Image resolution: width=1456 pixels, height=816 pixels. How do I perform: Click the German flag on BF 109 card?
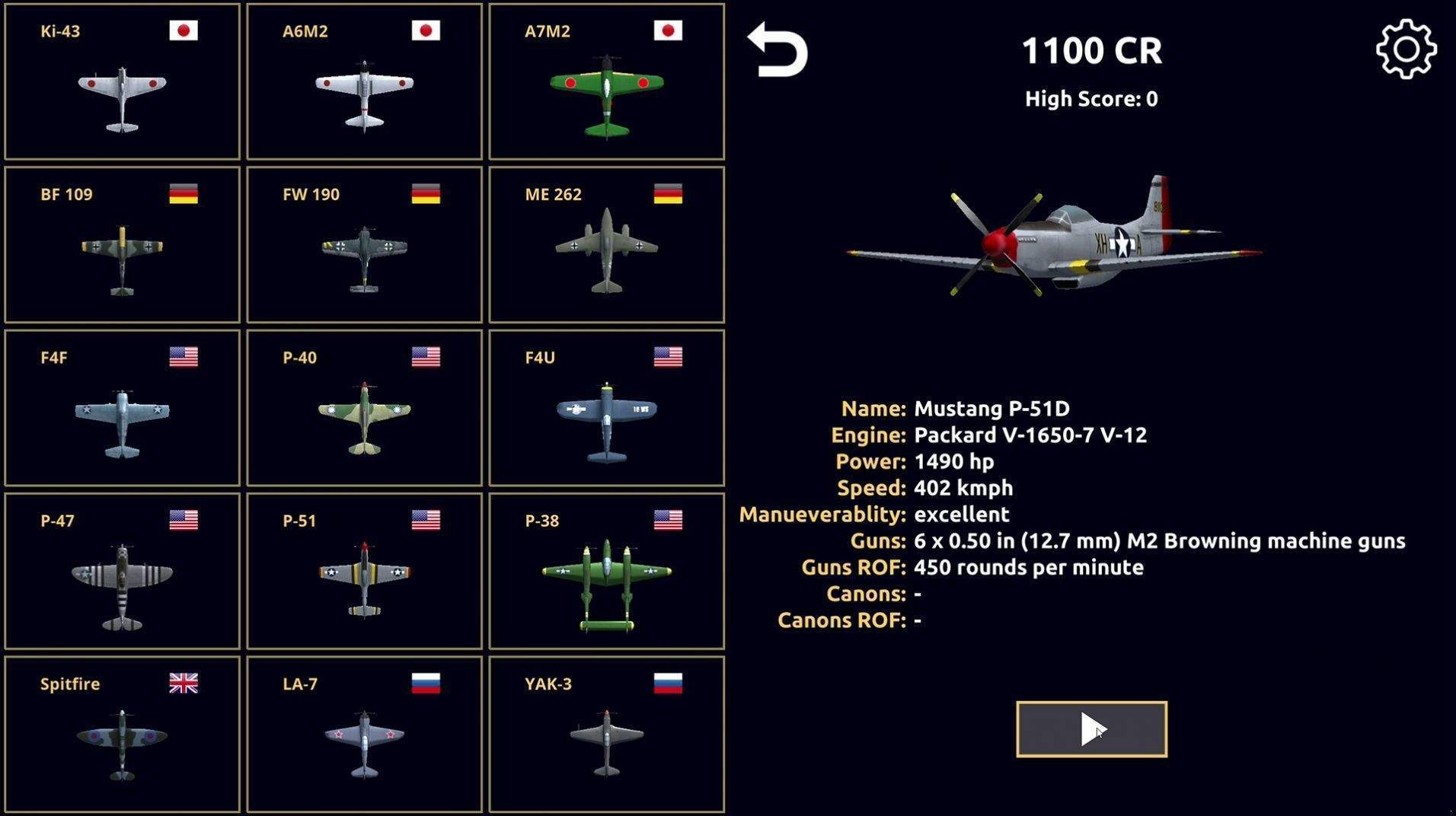(183, 194)
